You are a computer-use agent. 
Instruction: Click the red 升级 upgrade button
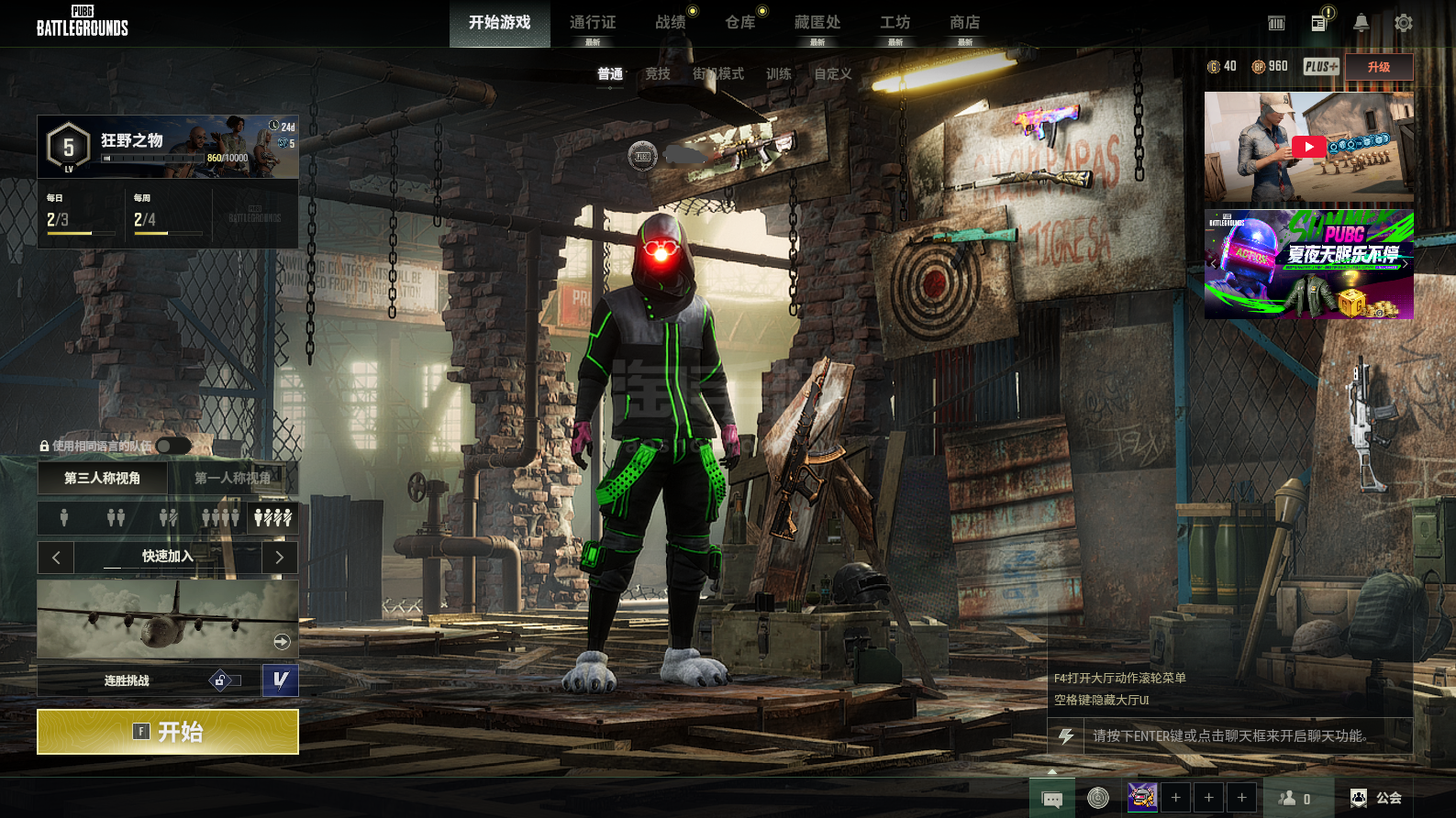(x=1378, y=67)
